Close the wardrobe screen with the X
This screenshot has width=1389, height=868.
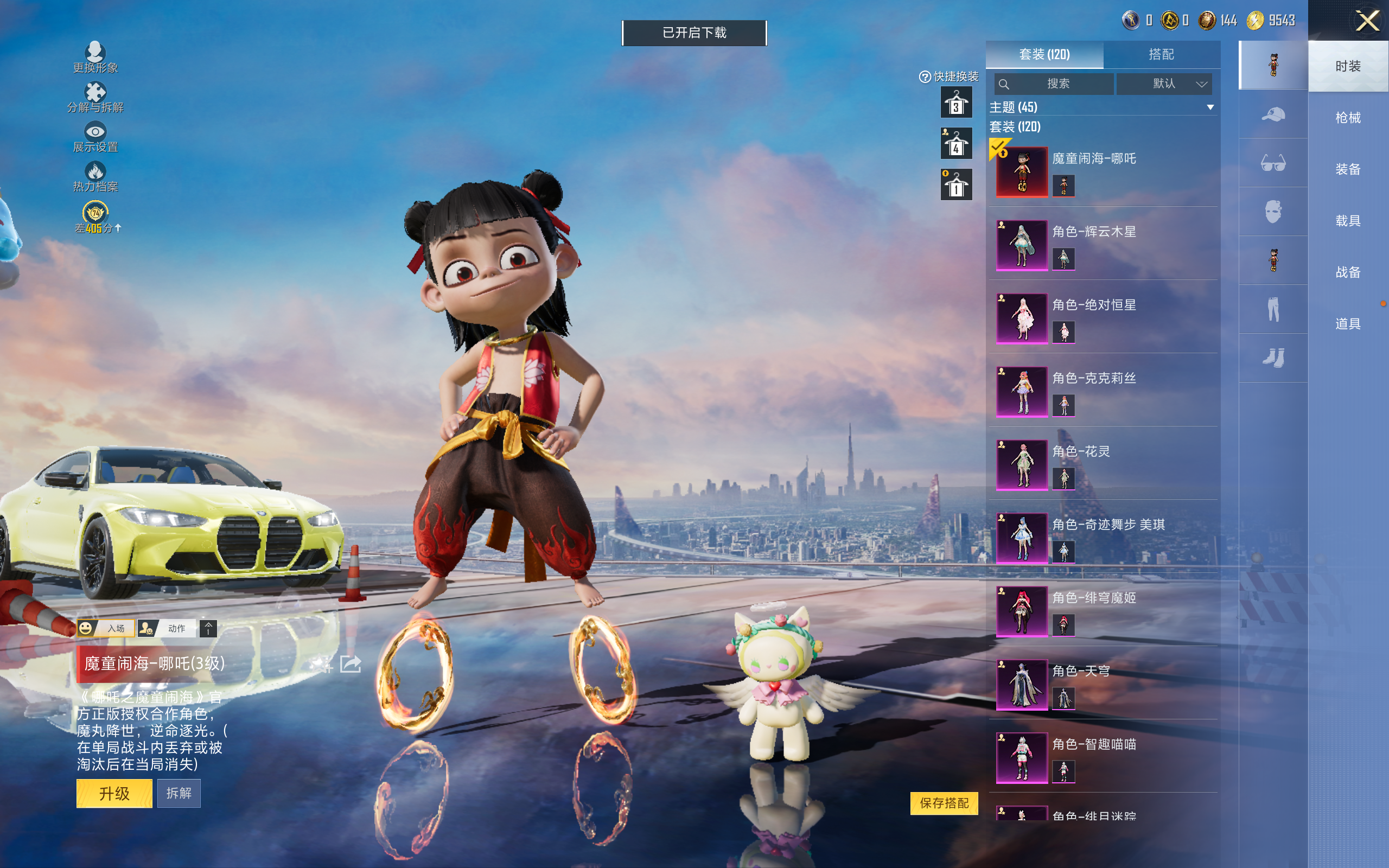1367,21
